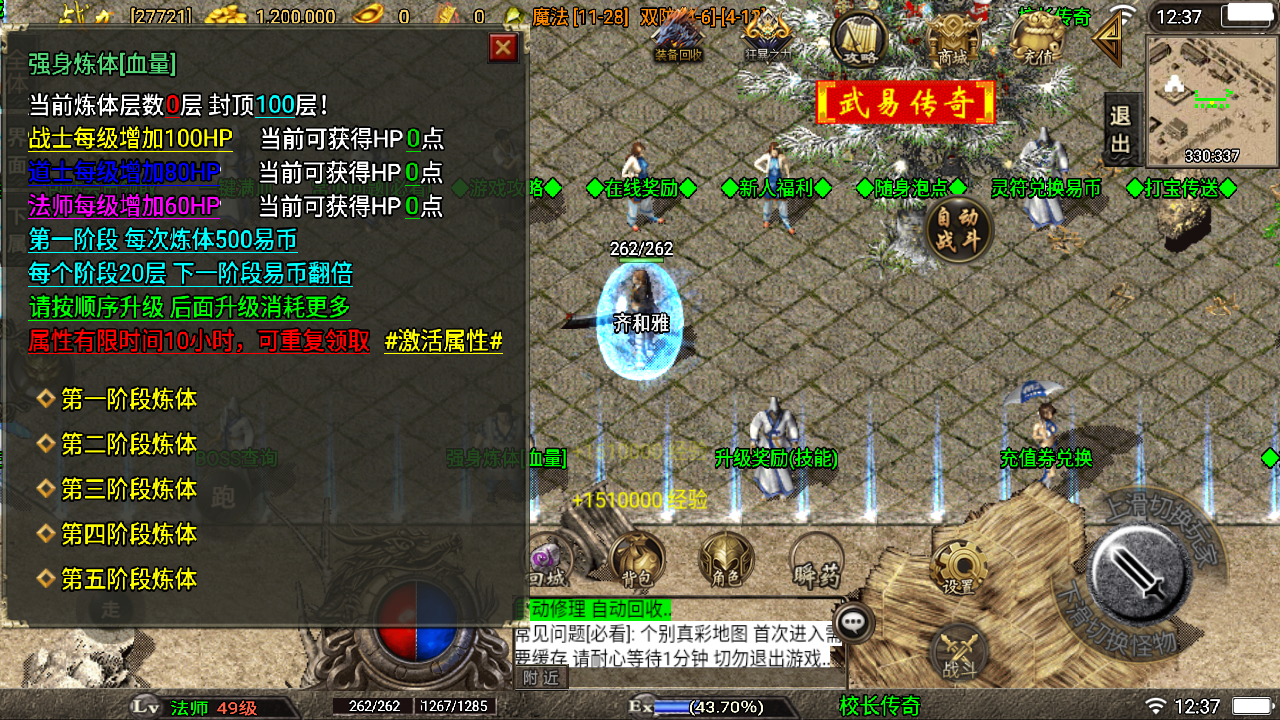Toggle 自动战斗 auto battle

click(x=958, y=231)
